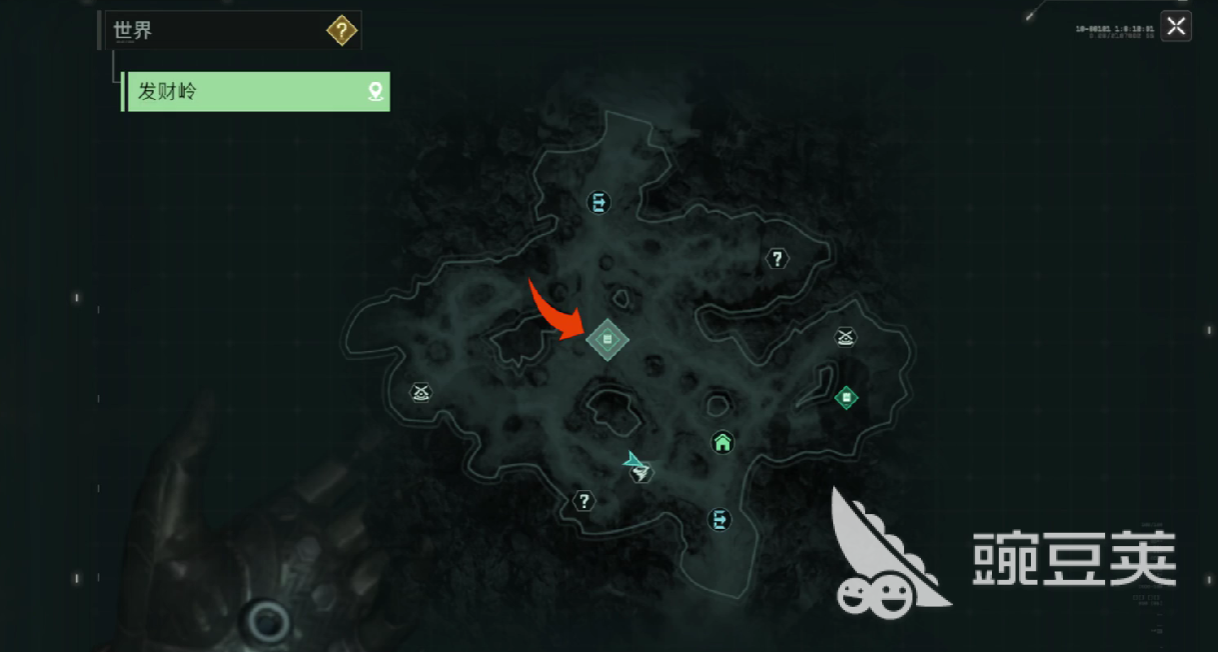The image size is (1218, 652).
Task: Click the green house map marker
Action: tap(722, 442)
